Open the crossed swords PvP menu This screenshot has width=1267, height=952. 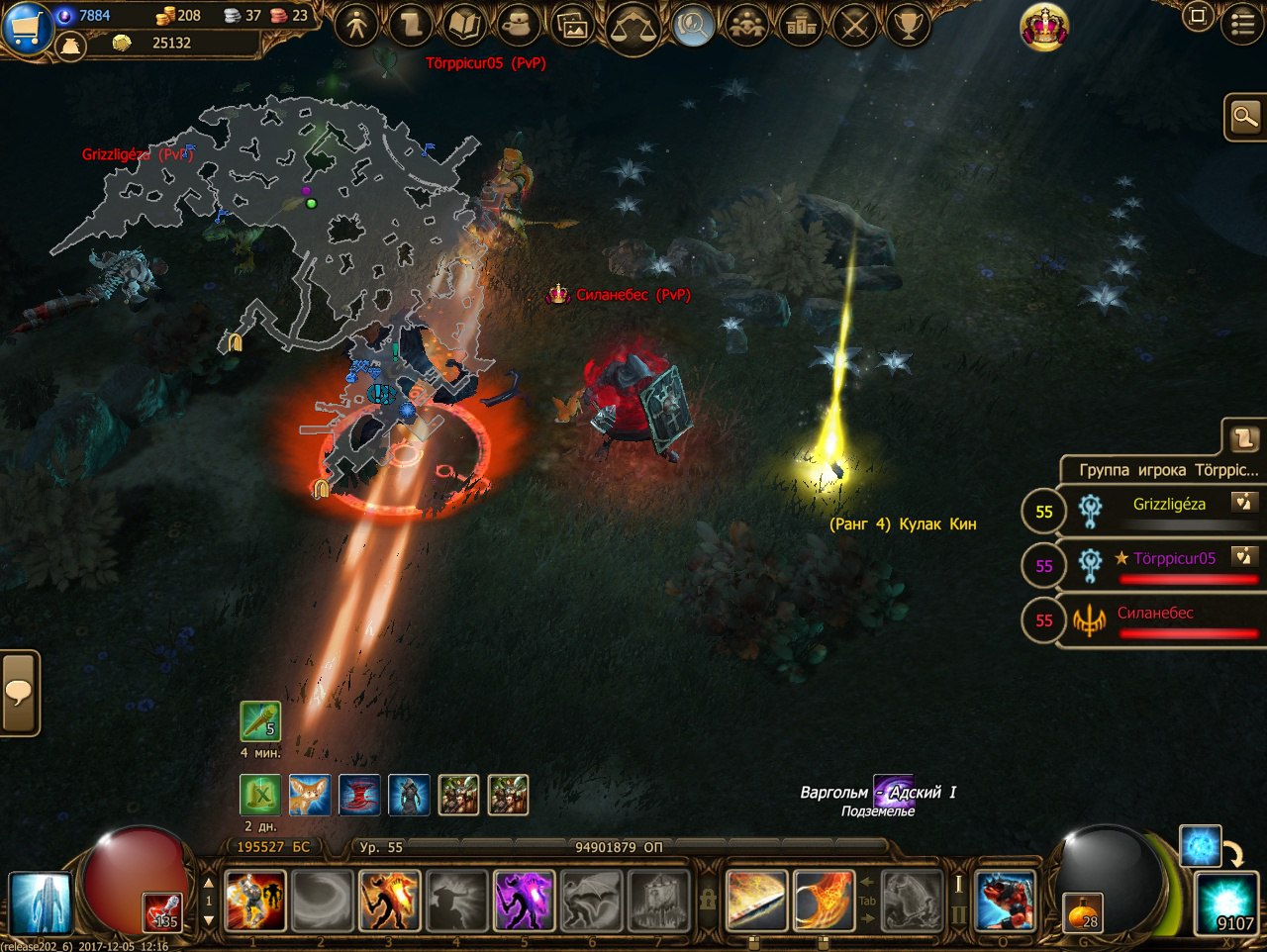(x=854, y=25)
